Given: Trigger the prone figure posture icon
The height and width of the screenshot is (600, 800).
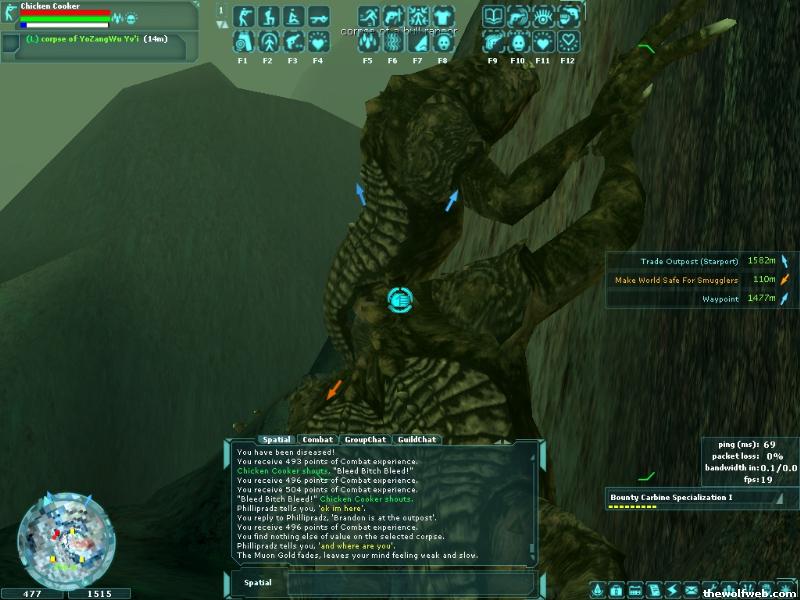Looking at the screenshot, I should click(318, 17).
